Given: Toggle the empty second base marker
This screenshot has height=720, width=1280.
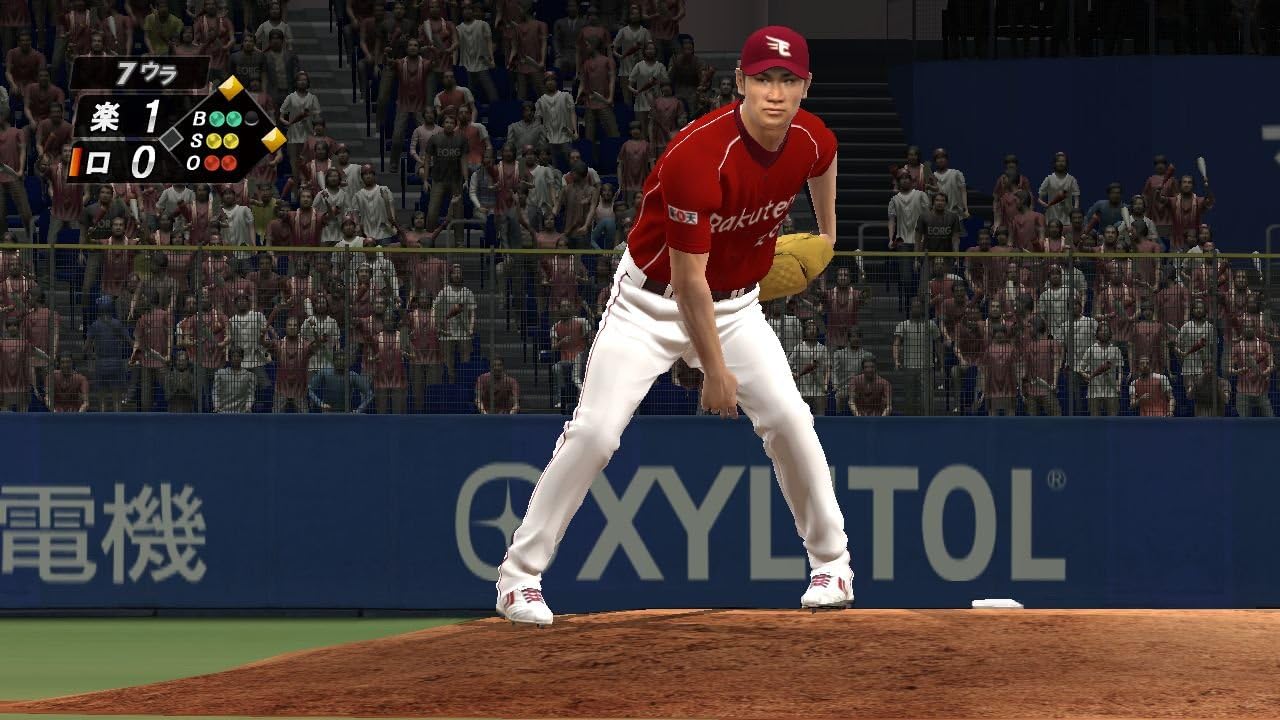Looking at the screenshot, I should click(171, 139).
